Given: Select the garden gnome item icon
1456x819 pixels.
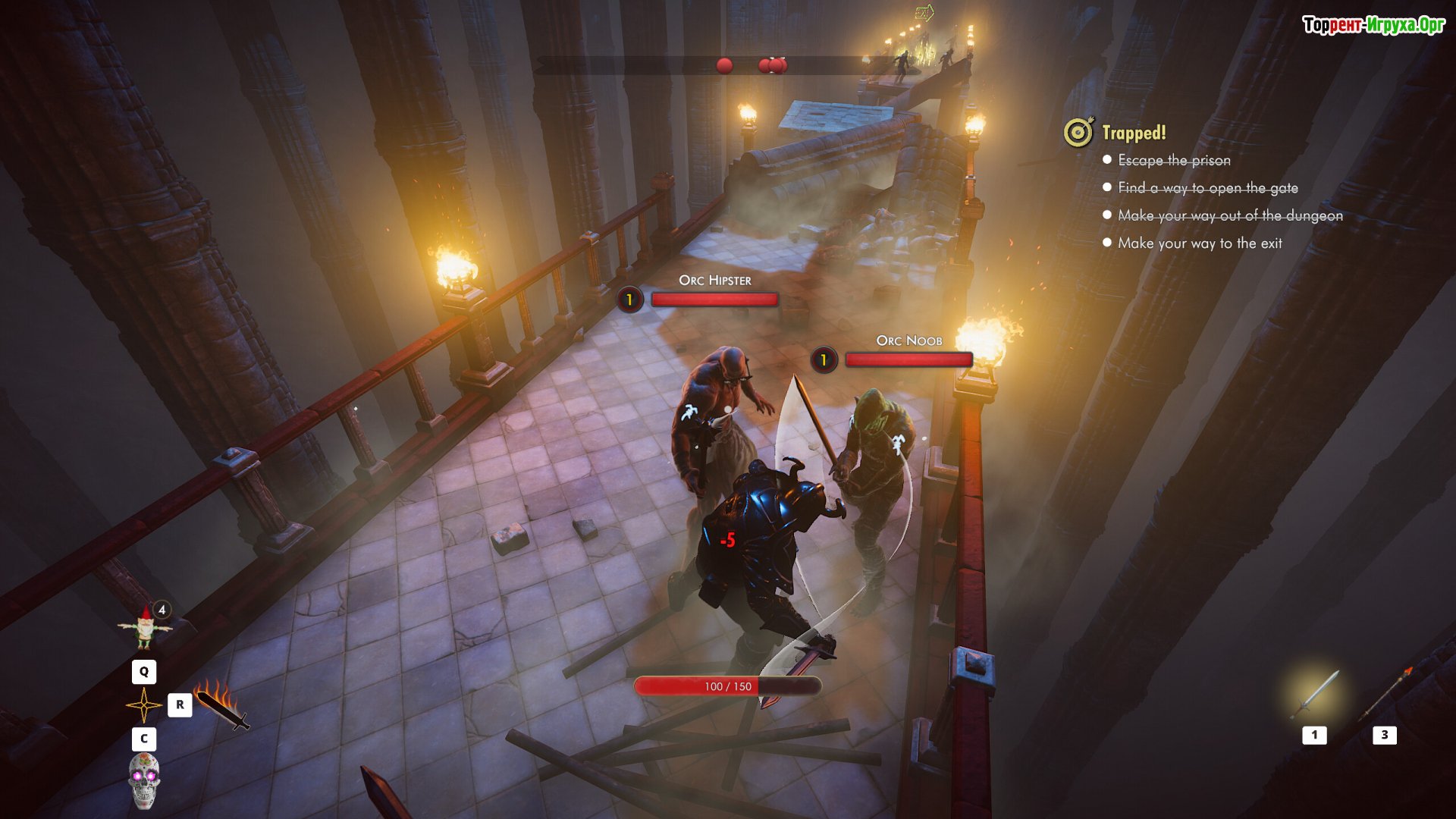Looking at the screenshot, I should point(144,628).
